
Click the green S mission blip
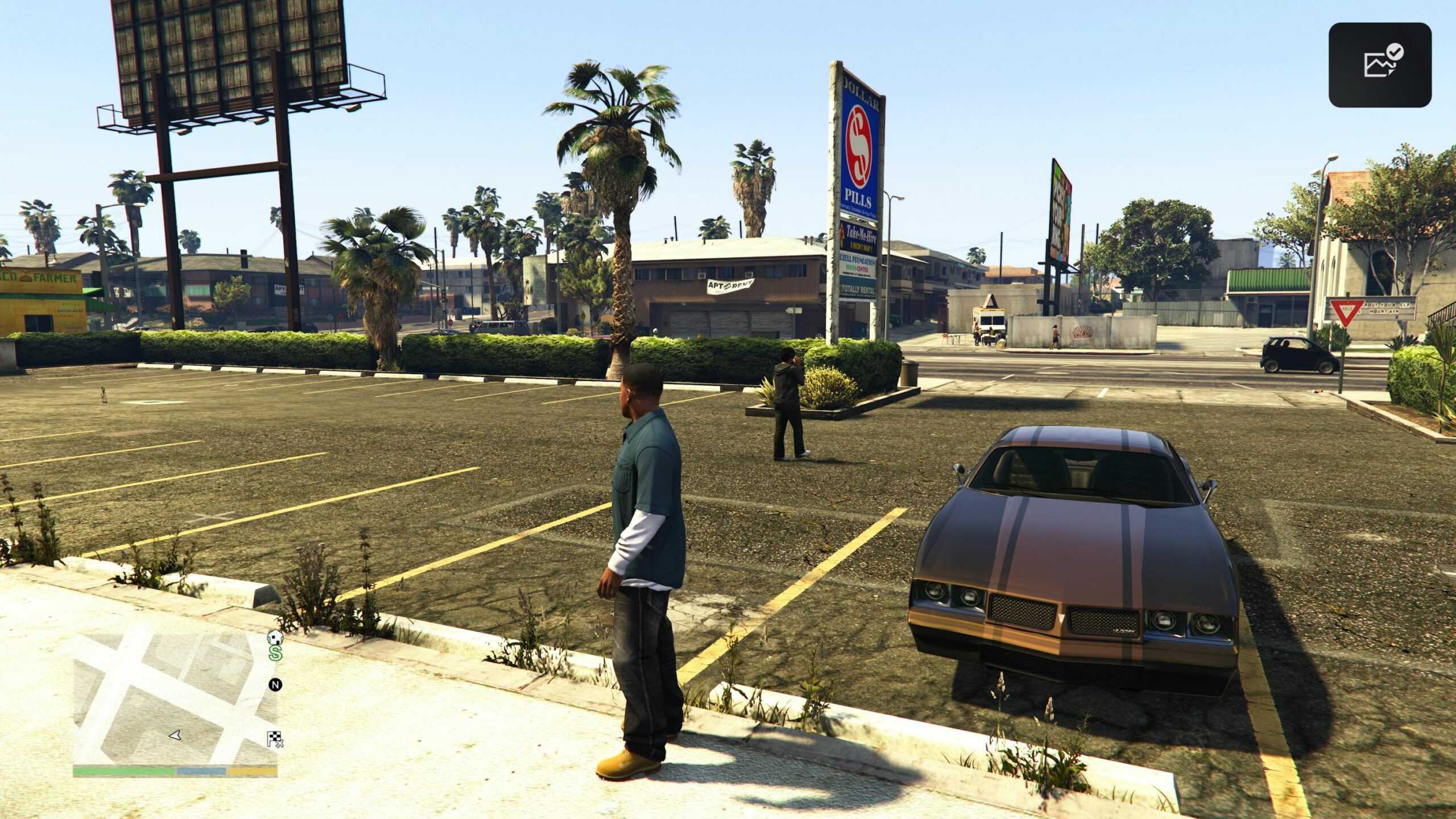(275, 653)
